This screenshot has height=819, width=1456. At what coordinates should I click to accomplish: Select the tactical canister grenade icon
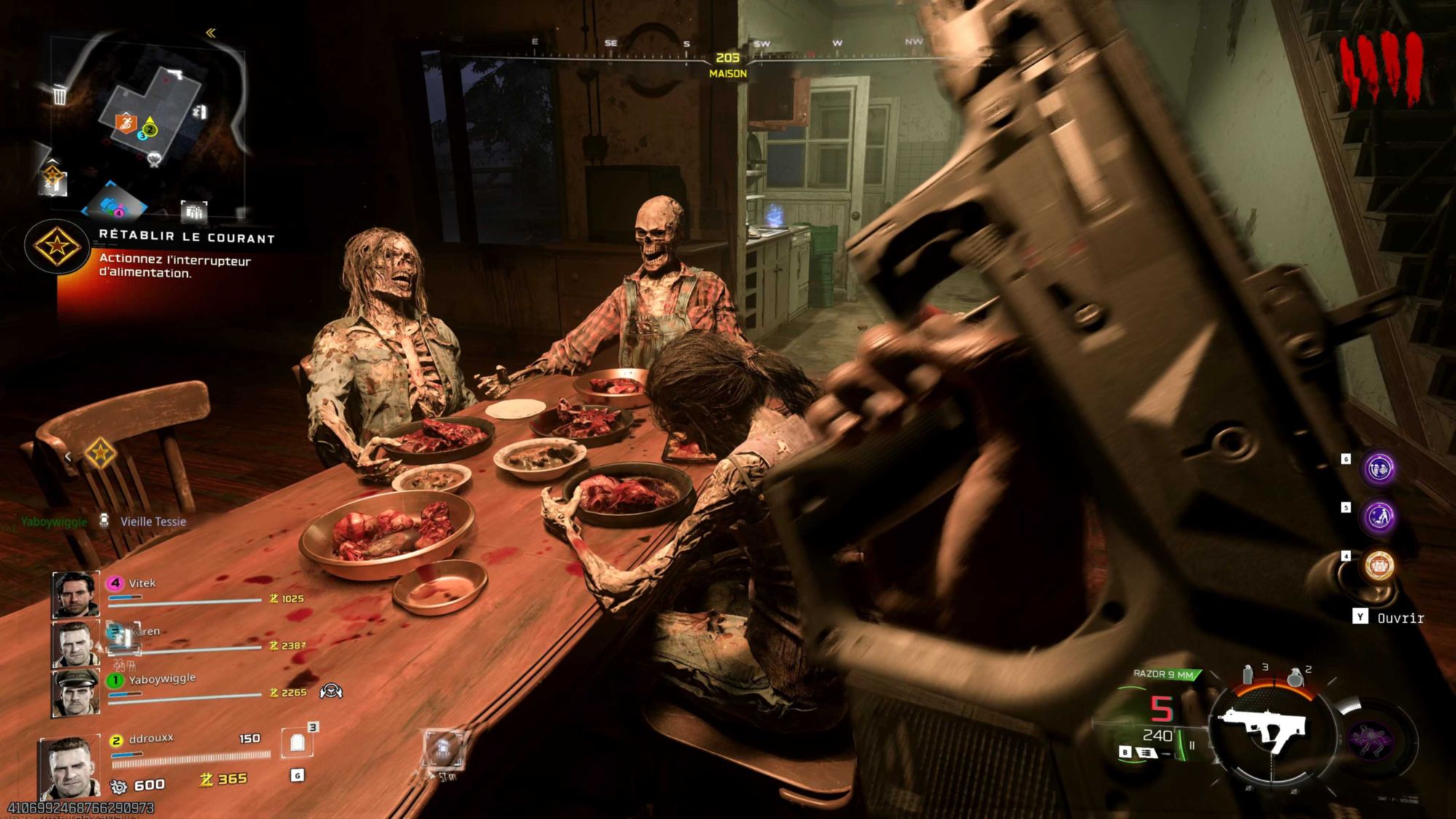(x=1248, y=675)
